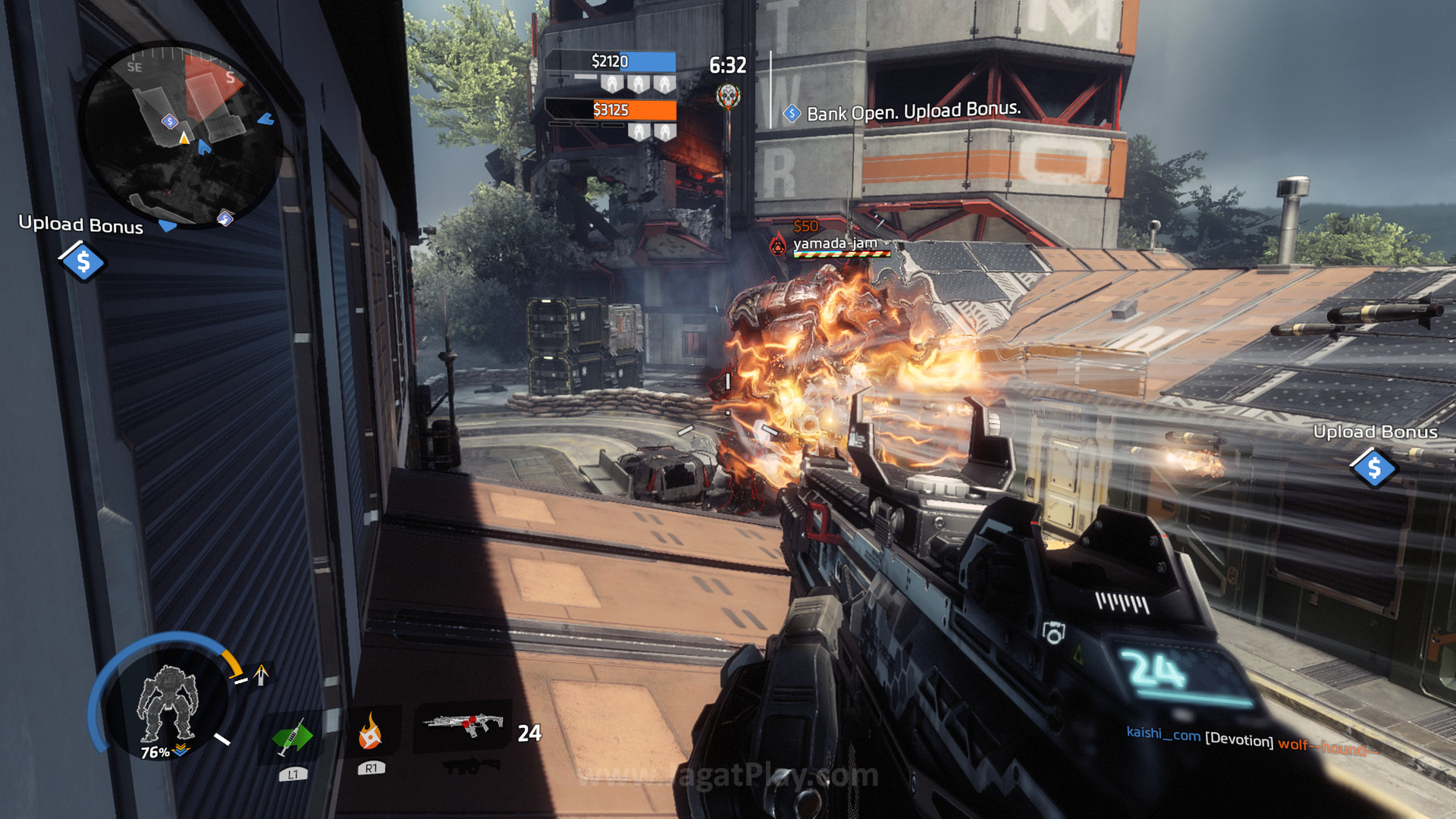
Task: Click the skull emblem under the match timer
Action: click(728, 96)
